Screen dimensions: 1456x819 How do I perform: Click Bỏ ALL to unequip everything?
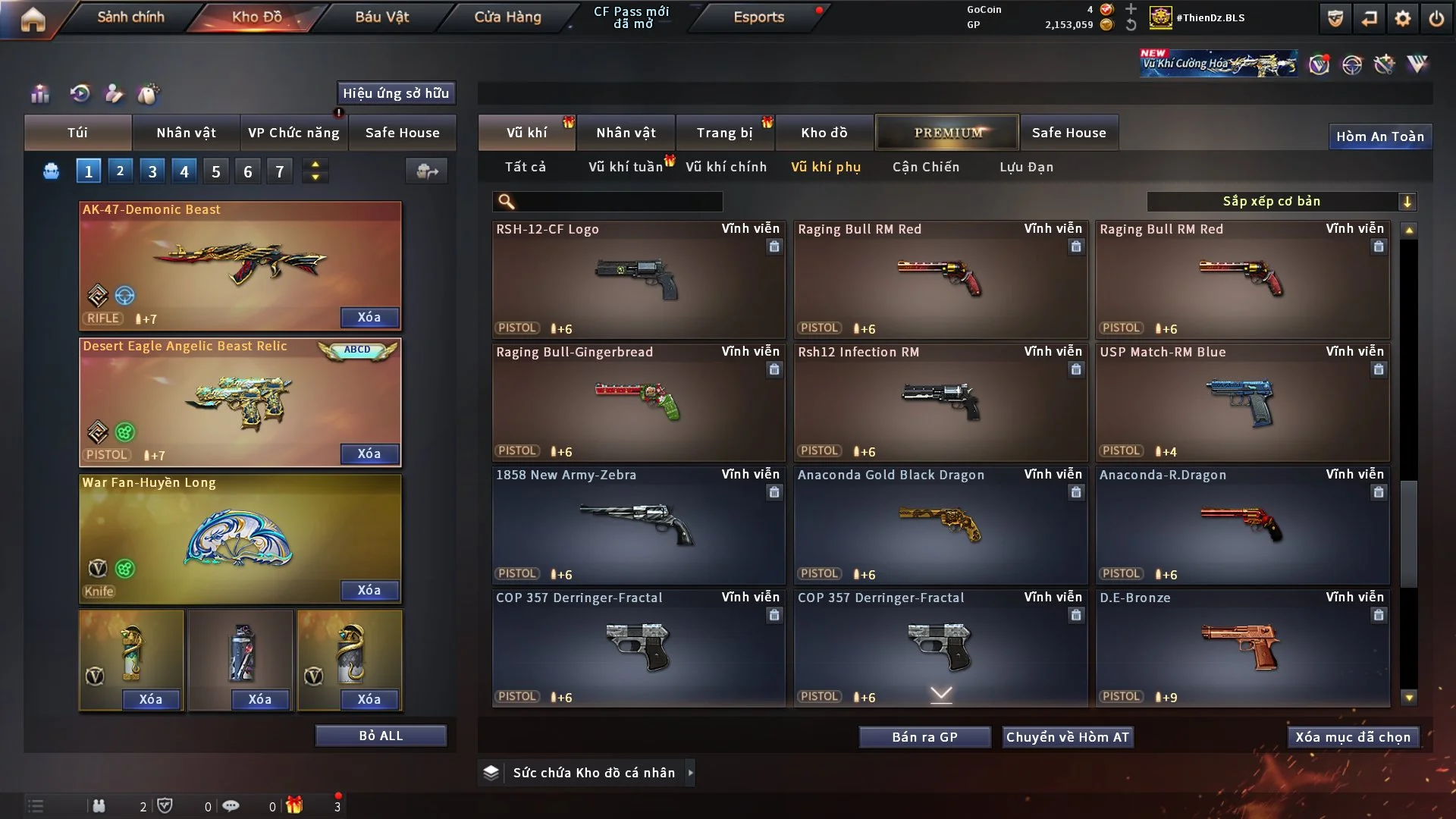pyautogui.click(x=381, y=736)
